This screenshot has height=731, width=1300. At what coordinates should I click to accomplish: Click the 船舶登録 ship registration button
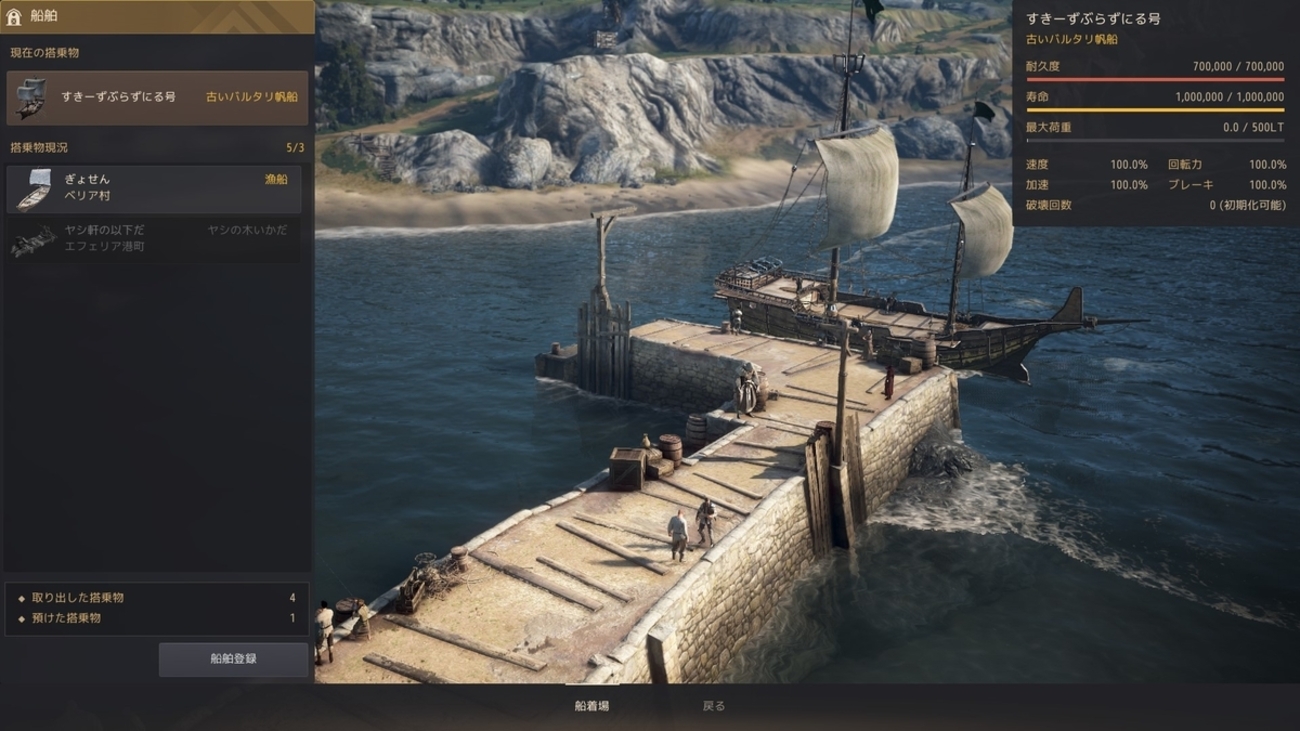[x=233, y=659]
